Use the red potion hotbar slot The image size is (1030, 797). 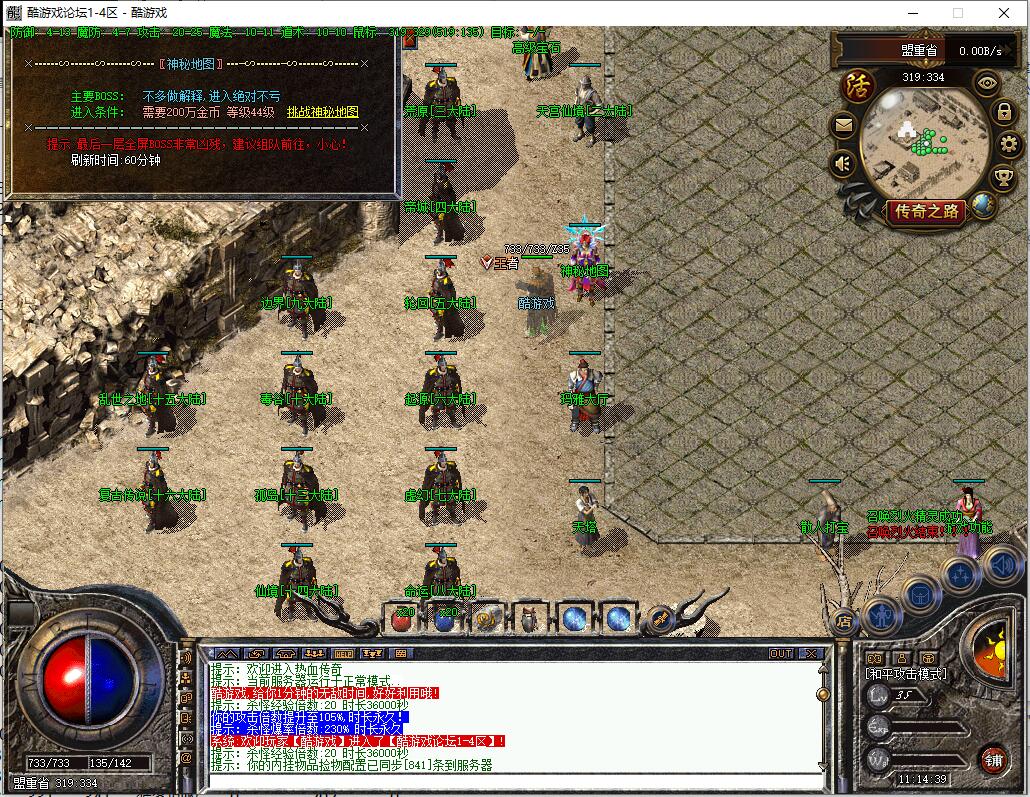403,619
